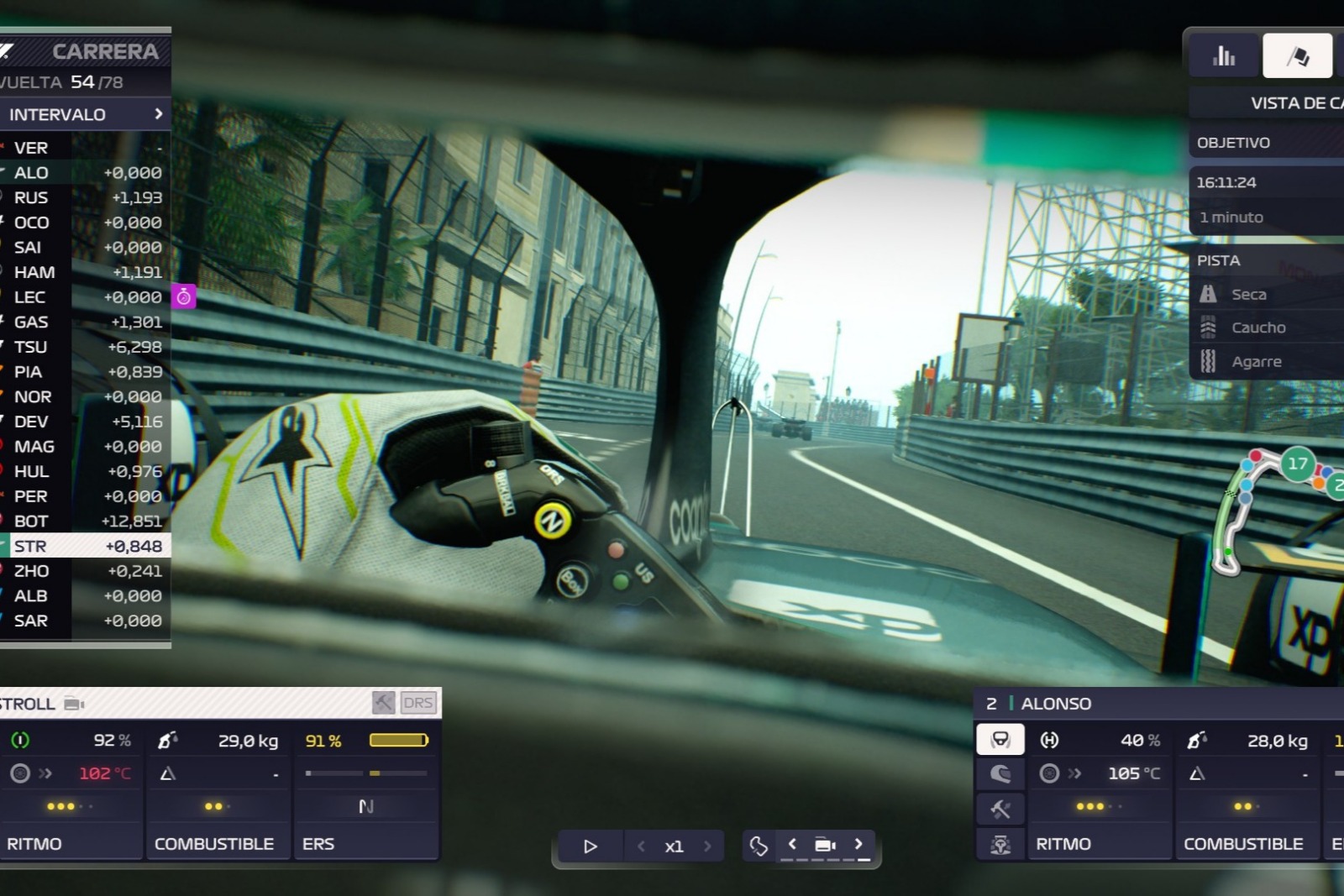The height and width of the screenshot is (896, 1344).
Task: Open Alonso's COMBUSTIBLE fuel setting
Action: pyautogui.click(x=1245, y=843)
